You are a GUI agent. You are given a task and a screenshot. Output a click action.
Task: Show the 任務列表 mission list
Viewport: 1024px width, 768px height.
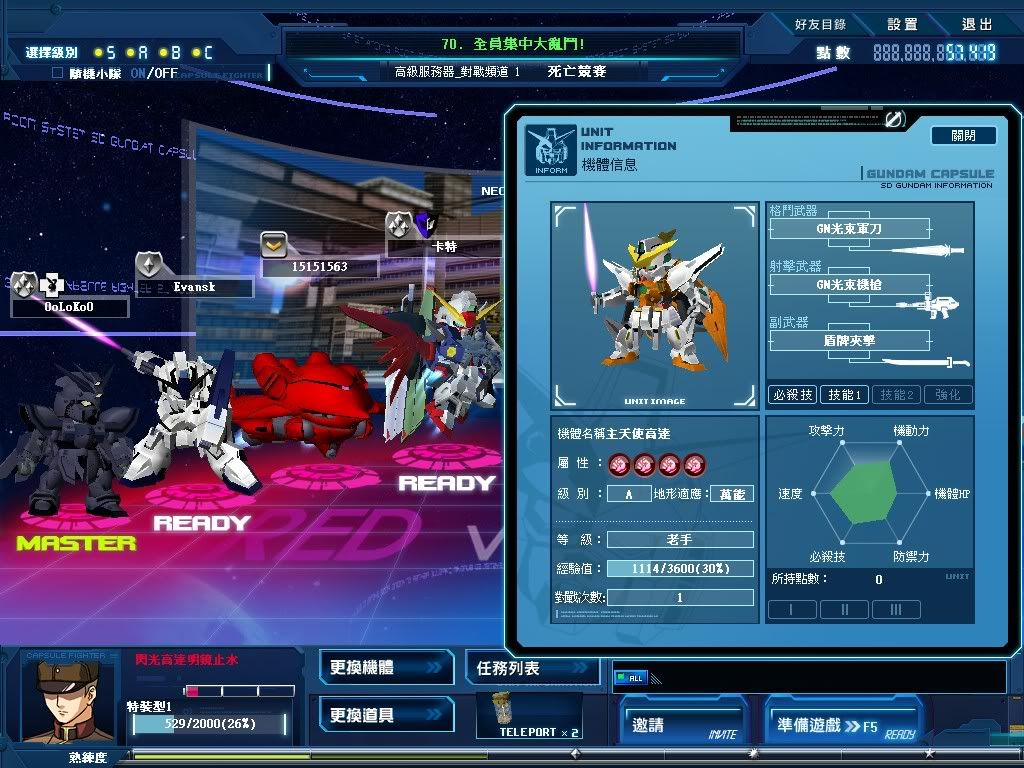click(x=531, y=667)
